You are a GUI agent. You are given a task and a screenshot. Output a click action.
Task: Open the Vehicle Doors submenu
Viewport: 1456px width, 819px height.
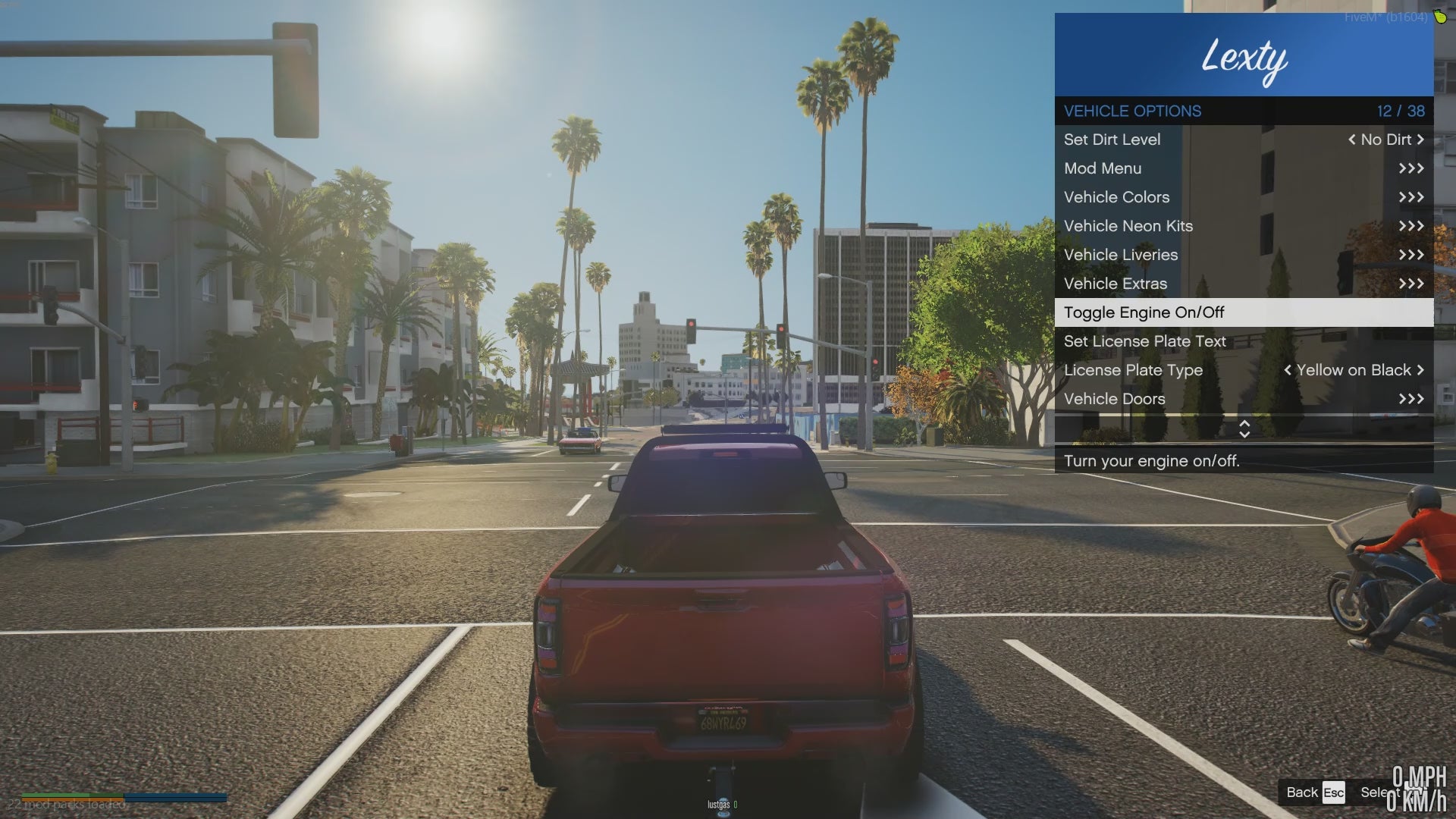[x=1244, y=399]
